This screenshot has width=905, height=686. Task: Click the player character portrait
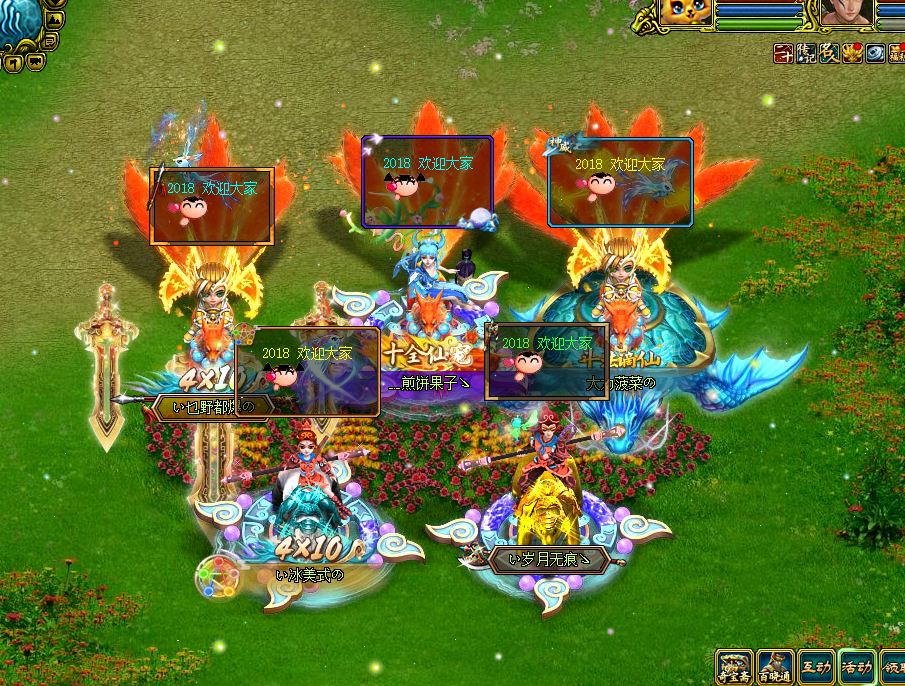846,13
